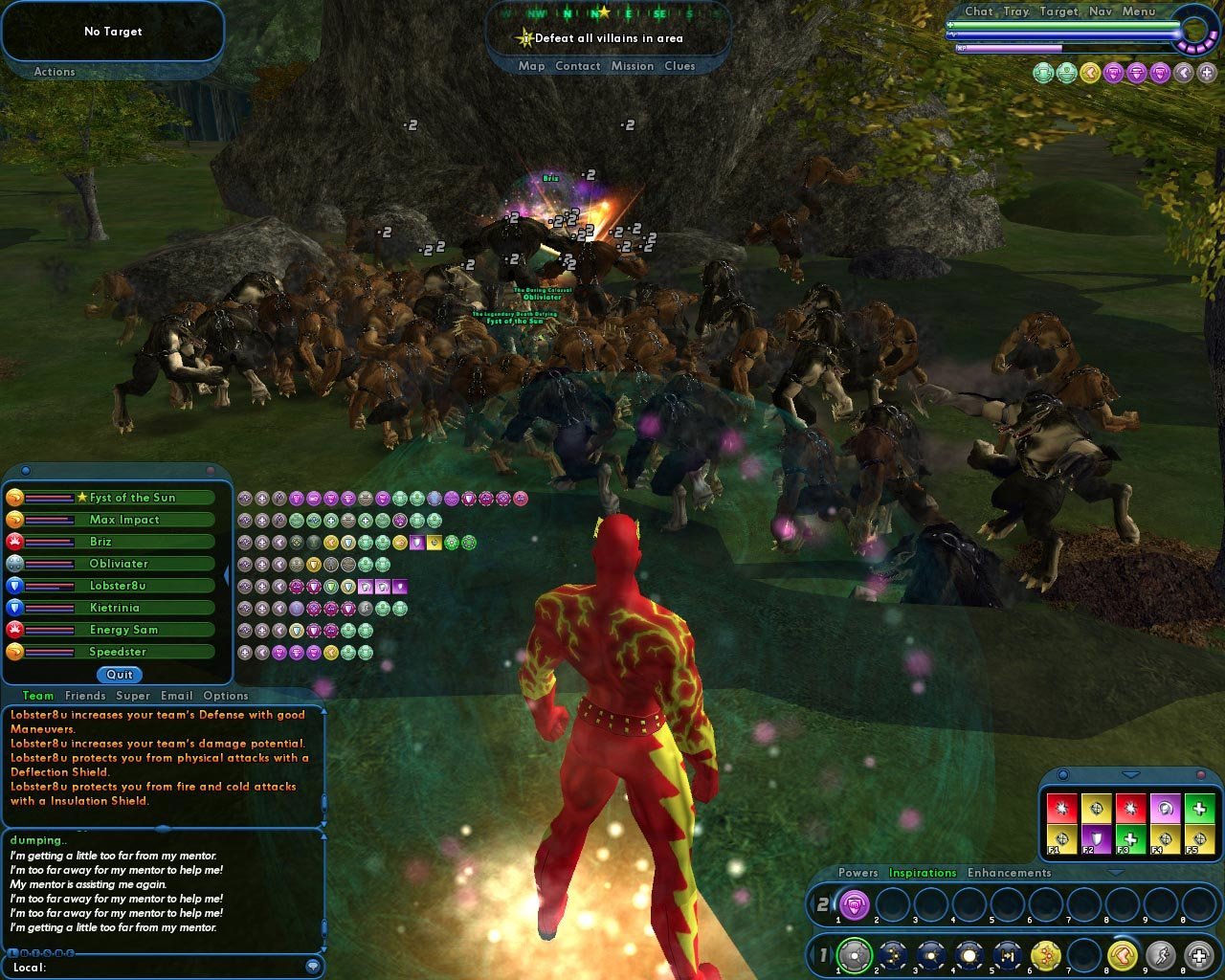Open the Contact panel
This screenshot has width=1225, height=980.
tap(578, 66)
